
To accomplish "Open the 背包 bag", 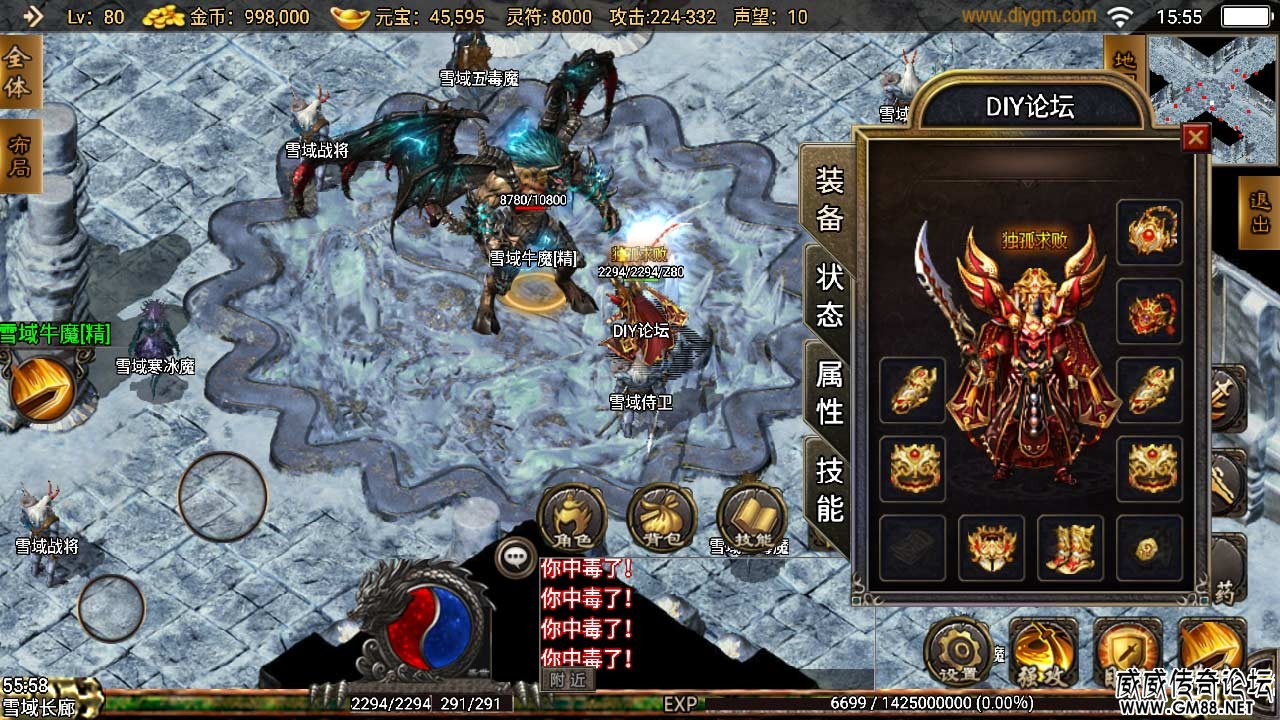I will click(662, 519).
